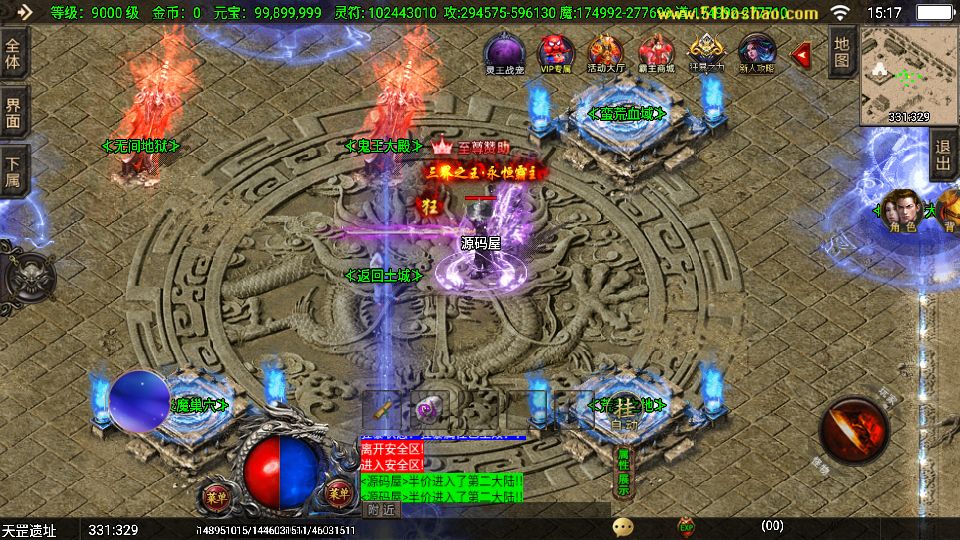Click the 地图 map button

pos(842,51)
